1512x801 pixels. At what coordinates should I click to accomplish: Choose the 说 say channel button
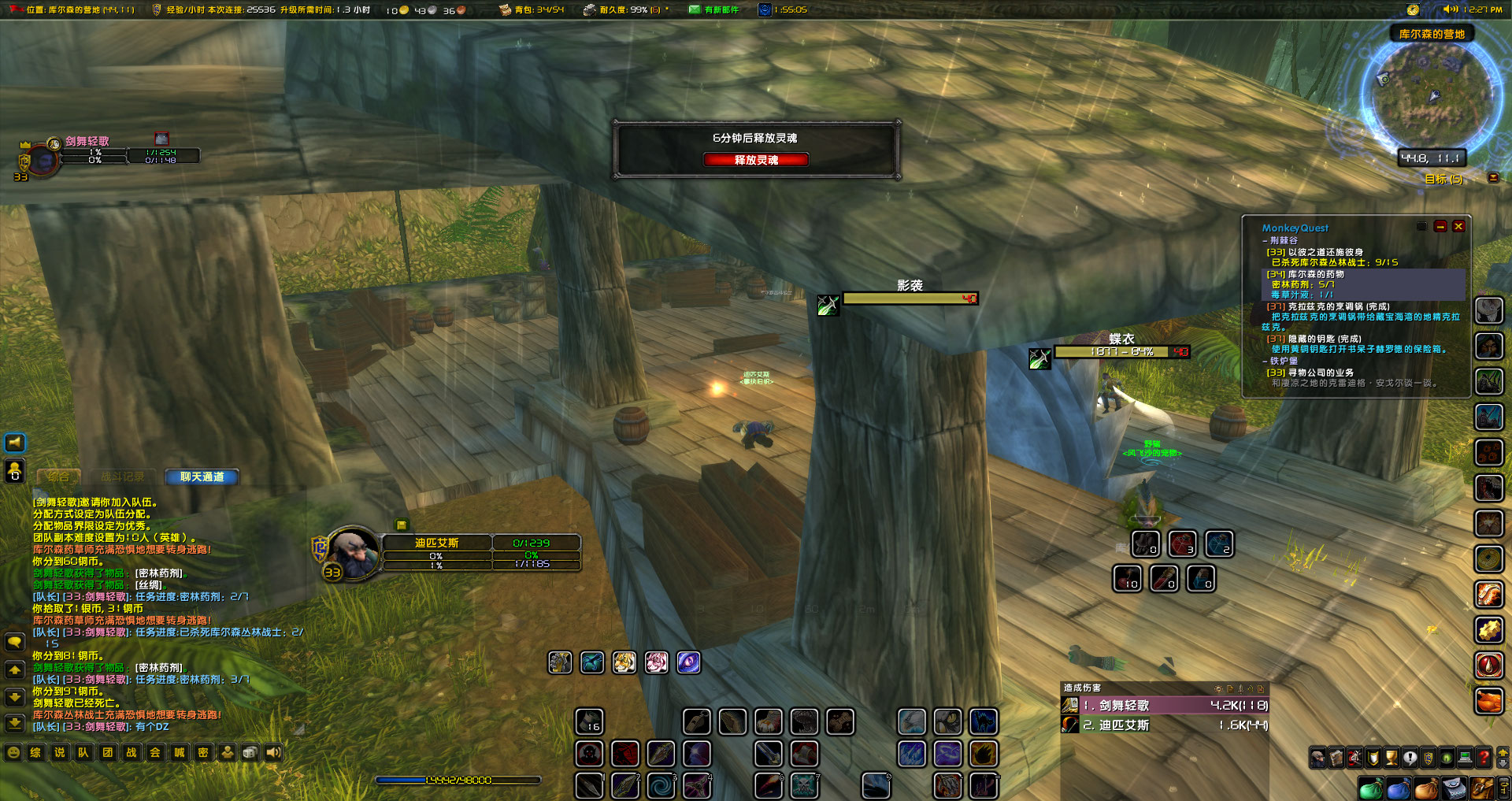(x=60, y=752)
